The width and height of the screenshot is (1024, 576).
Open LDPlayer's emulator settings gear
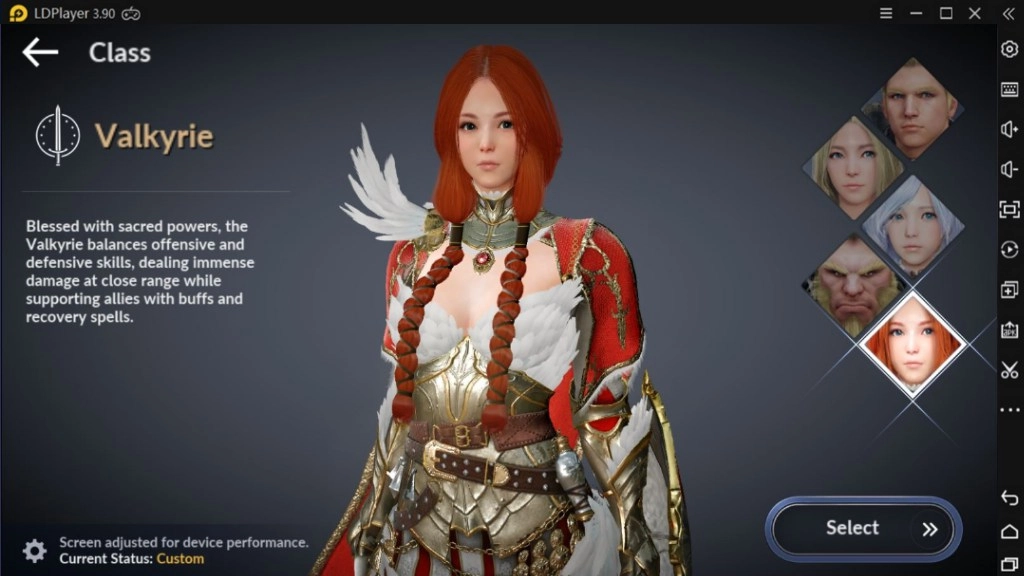coord(1009,49)
